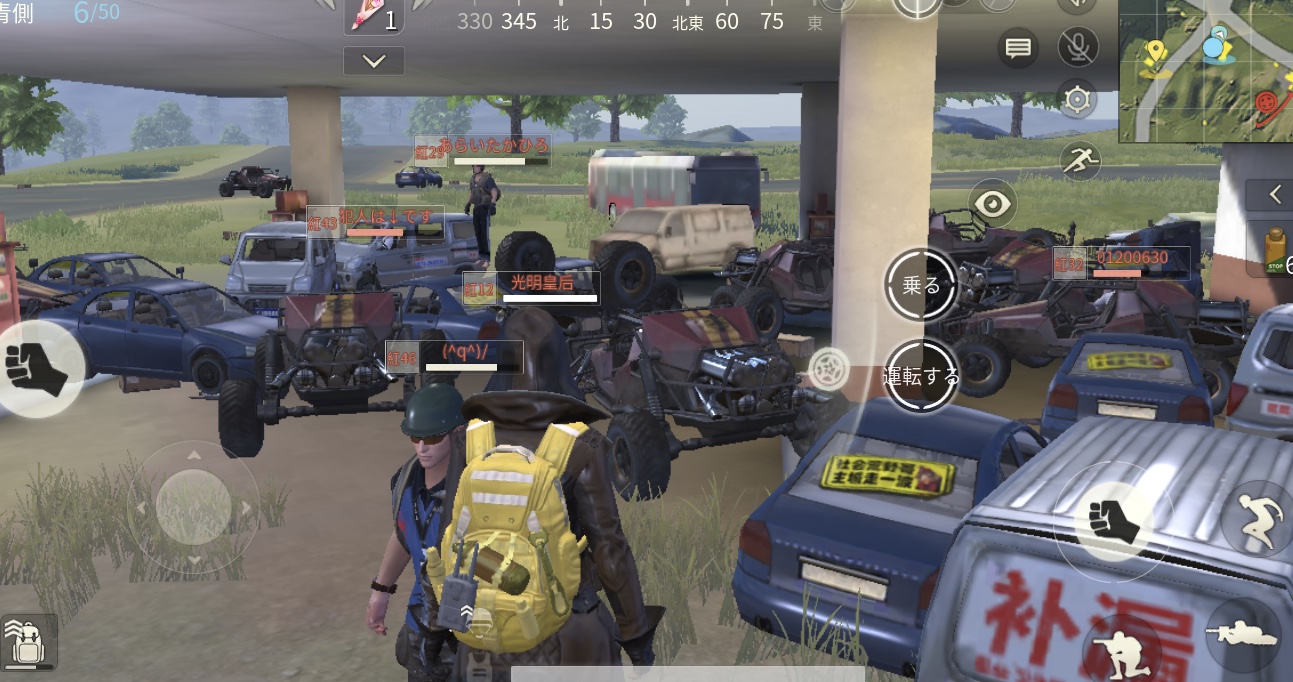The width and height of the screenshot is (1293, 682).
Task: Switch to crouch stance
Action: click(x=1113, y=648)
